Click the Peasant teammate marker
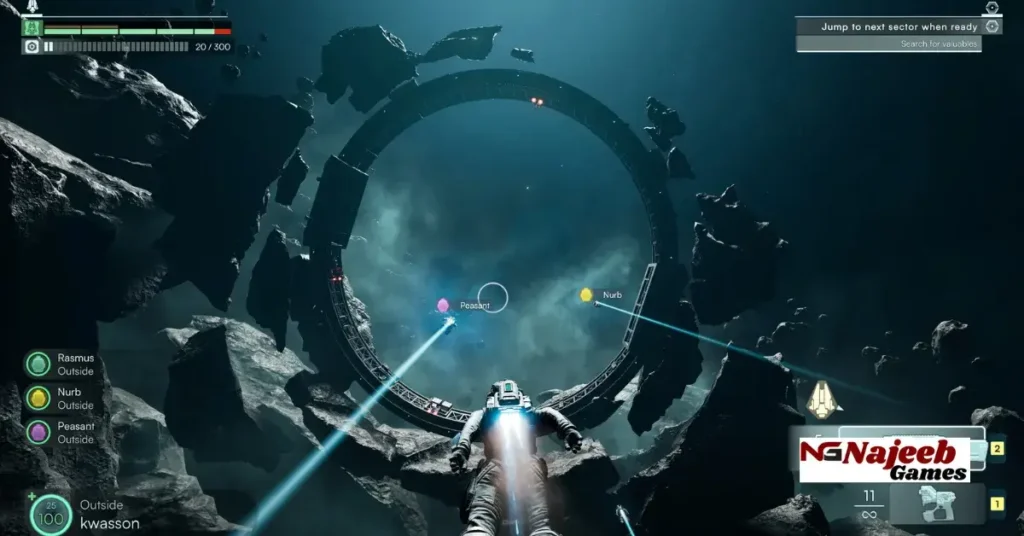 tap(443, 305)
